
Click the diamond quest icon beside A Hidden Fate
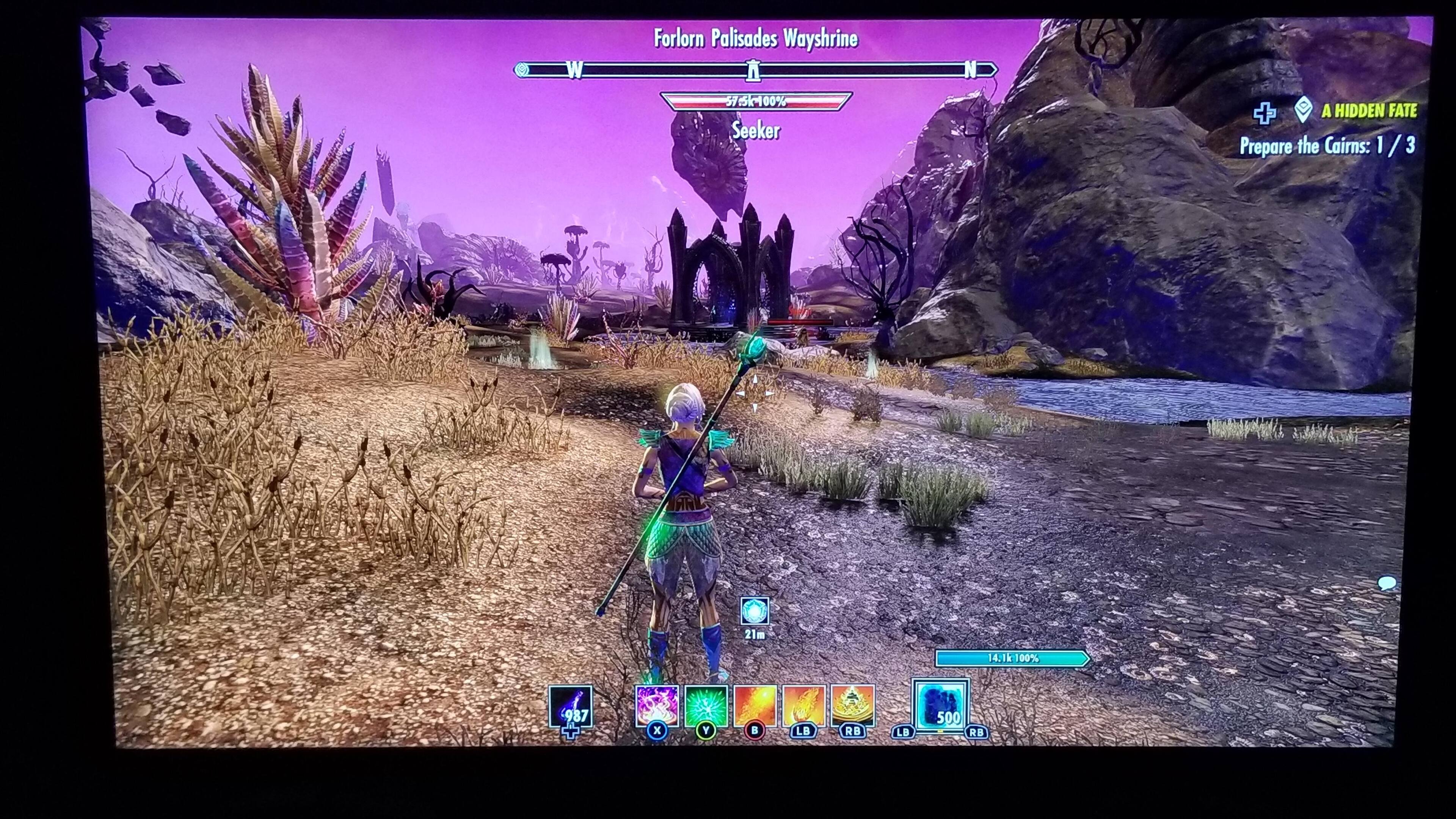click(1304, 111)
